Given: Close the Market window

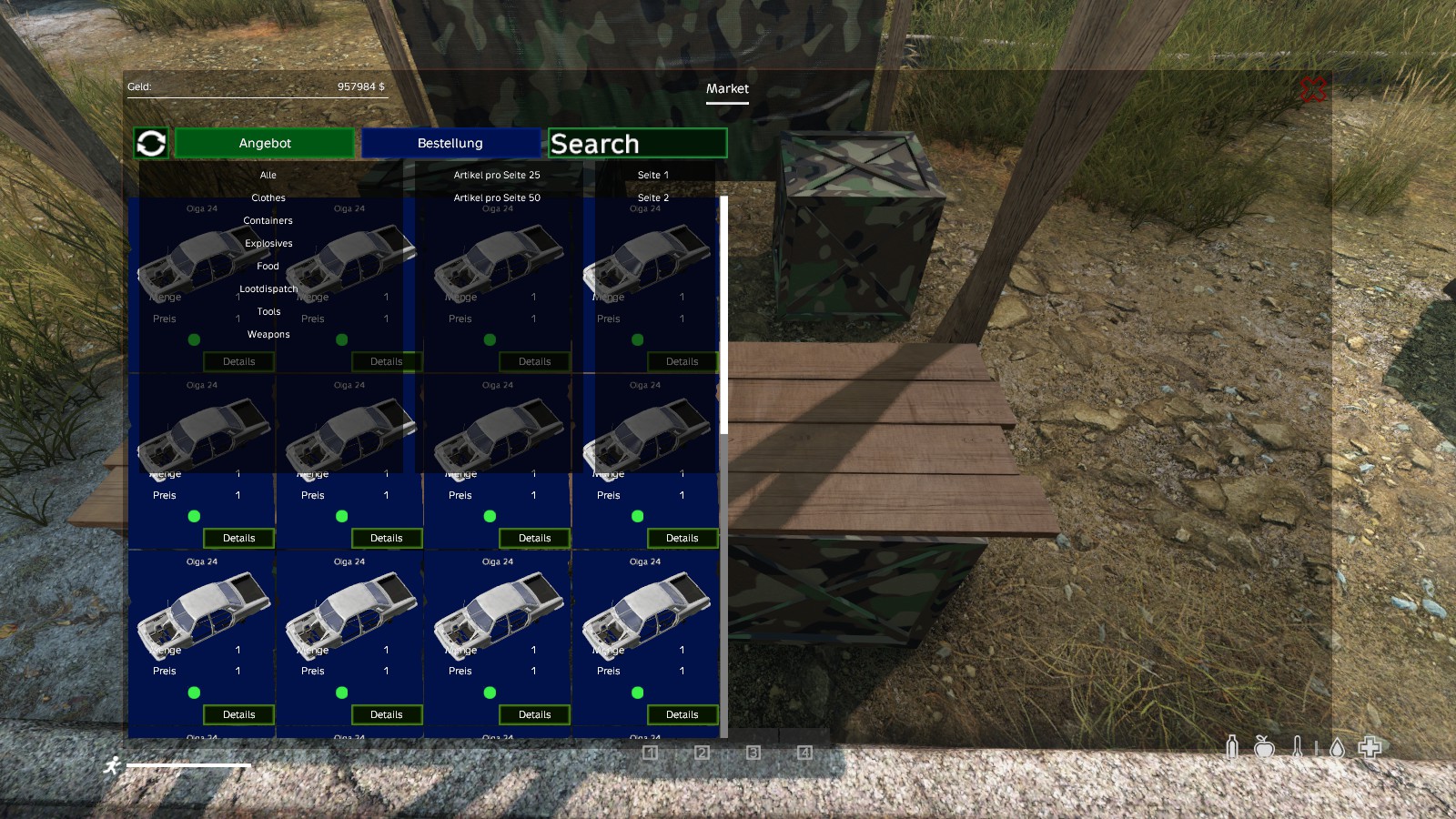Looking at the screenshot, I should pos(1312,89).
